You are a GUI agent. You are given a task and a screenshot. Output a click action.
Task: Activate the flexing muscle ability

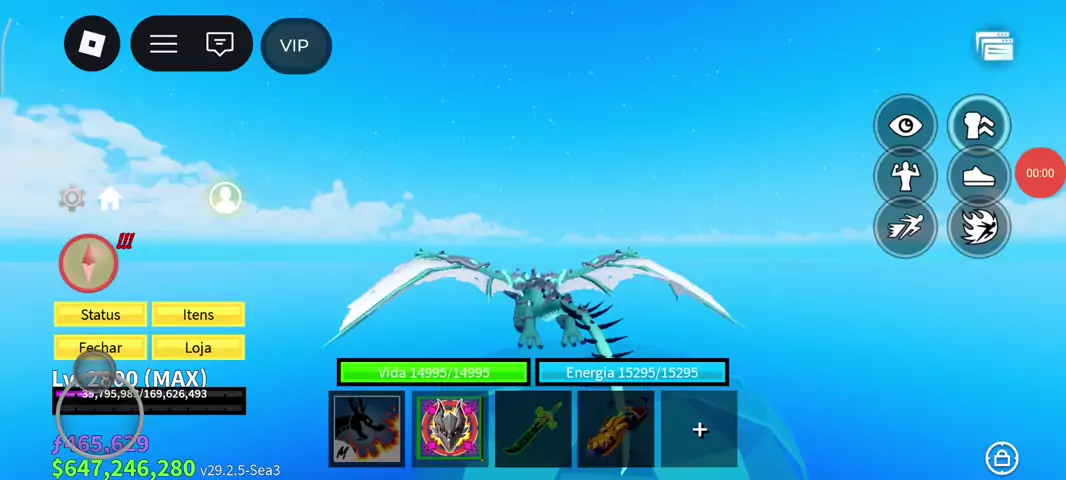pyautogui.click(x=905, y=176)
